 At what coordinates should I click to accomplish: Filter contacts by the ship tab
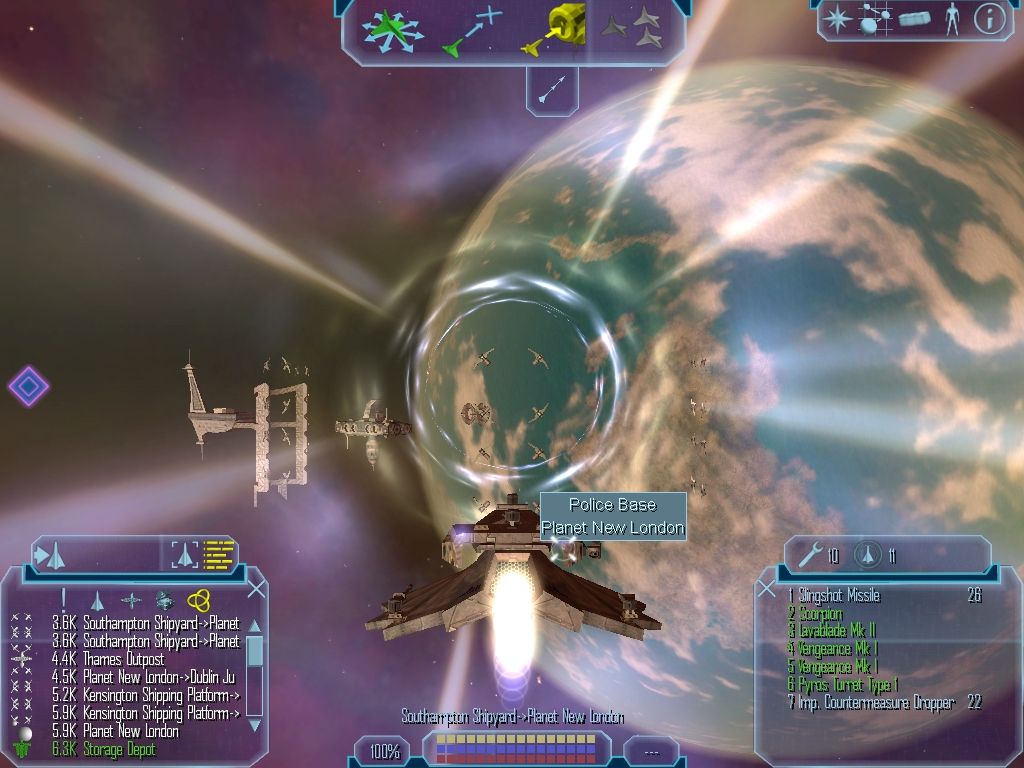coord(97,600)
